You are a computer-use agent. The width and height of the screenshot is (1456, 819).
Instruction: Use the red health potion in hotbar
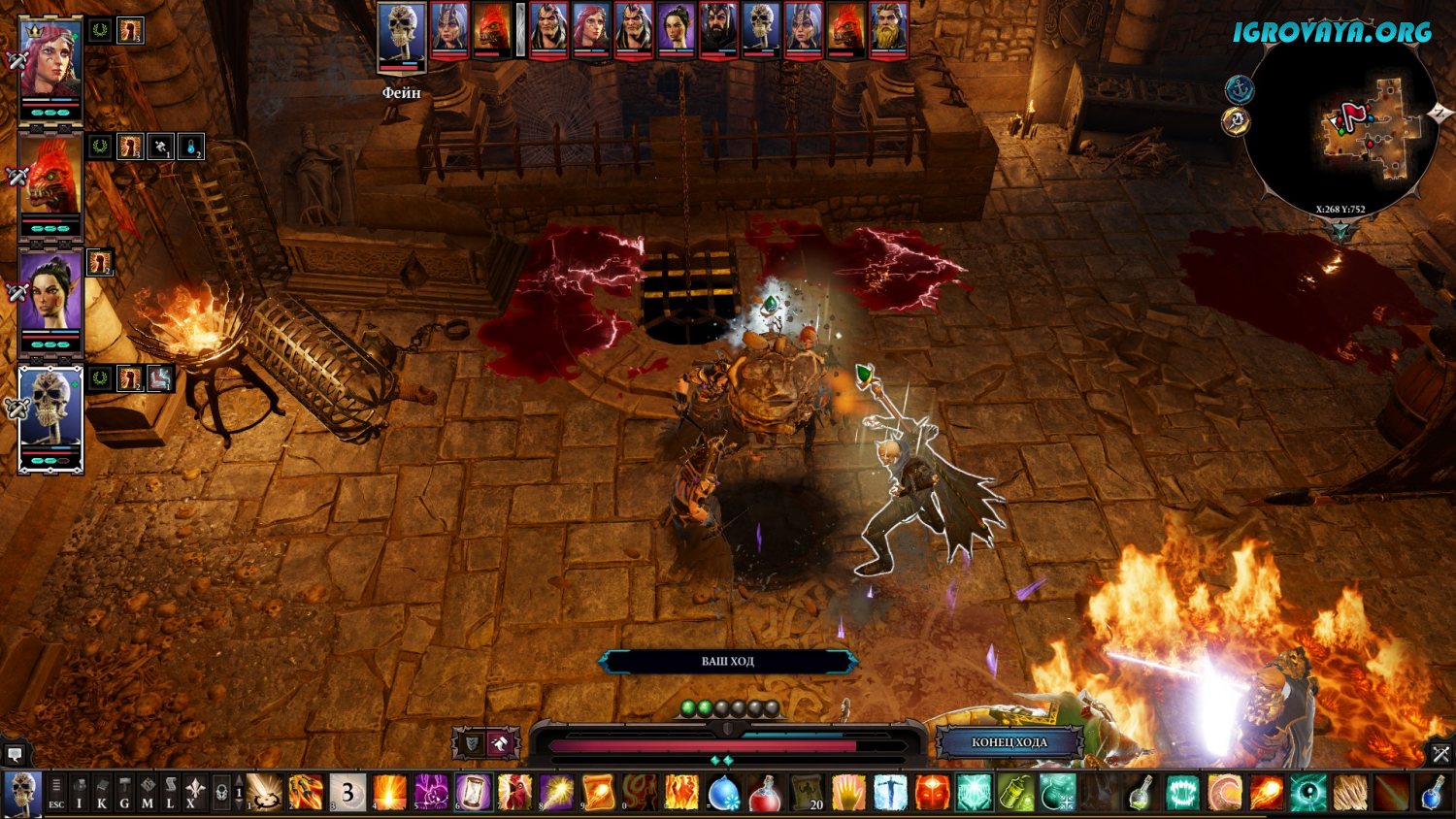(x=766, y=793)
